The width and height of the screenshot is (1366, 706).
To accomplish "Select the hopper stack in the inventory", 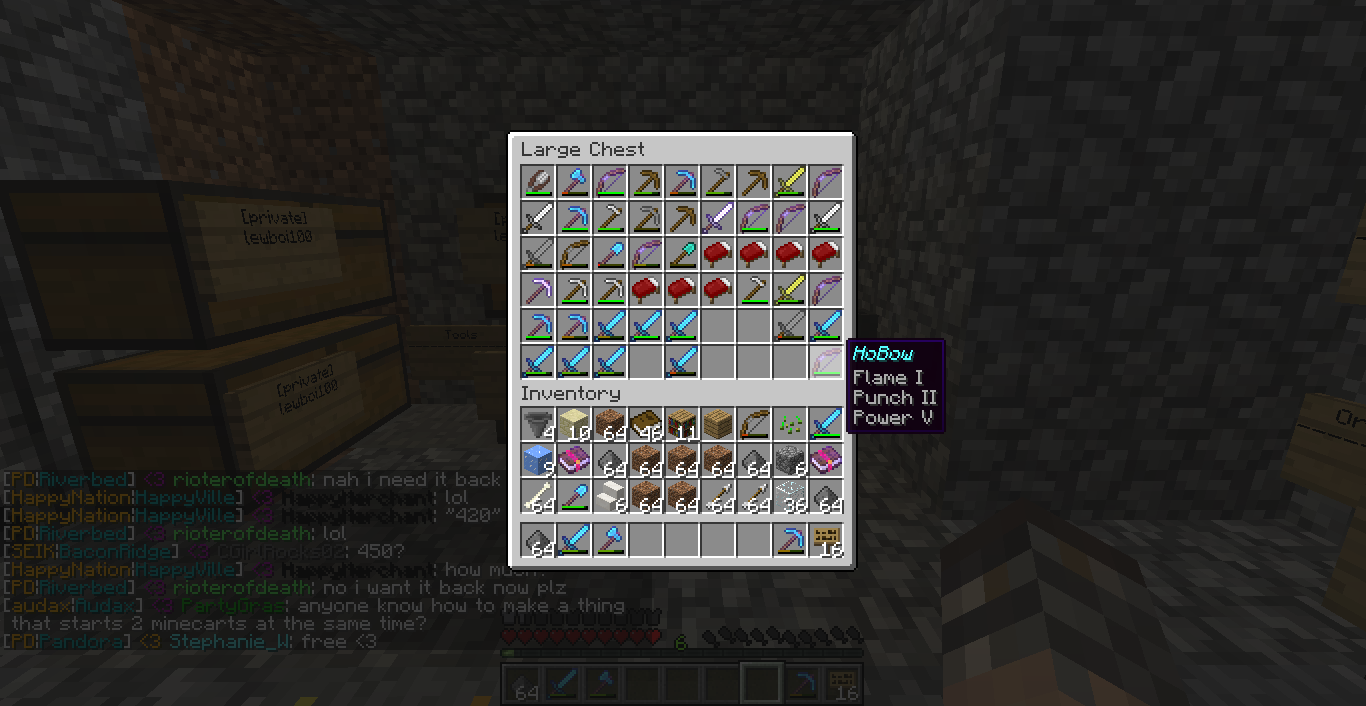I will point(538,424).
